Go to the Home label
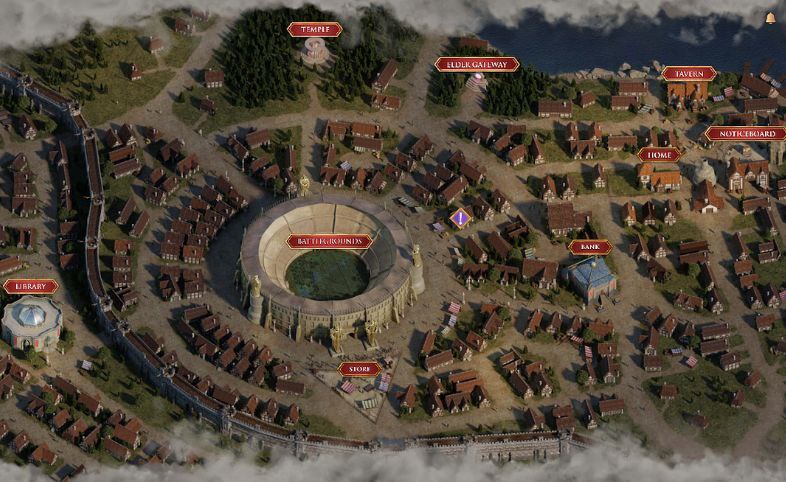Image resolution: width=786 pixels, height=482 pixels. click(x=658, y=155)
